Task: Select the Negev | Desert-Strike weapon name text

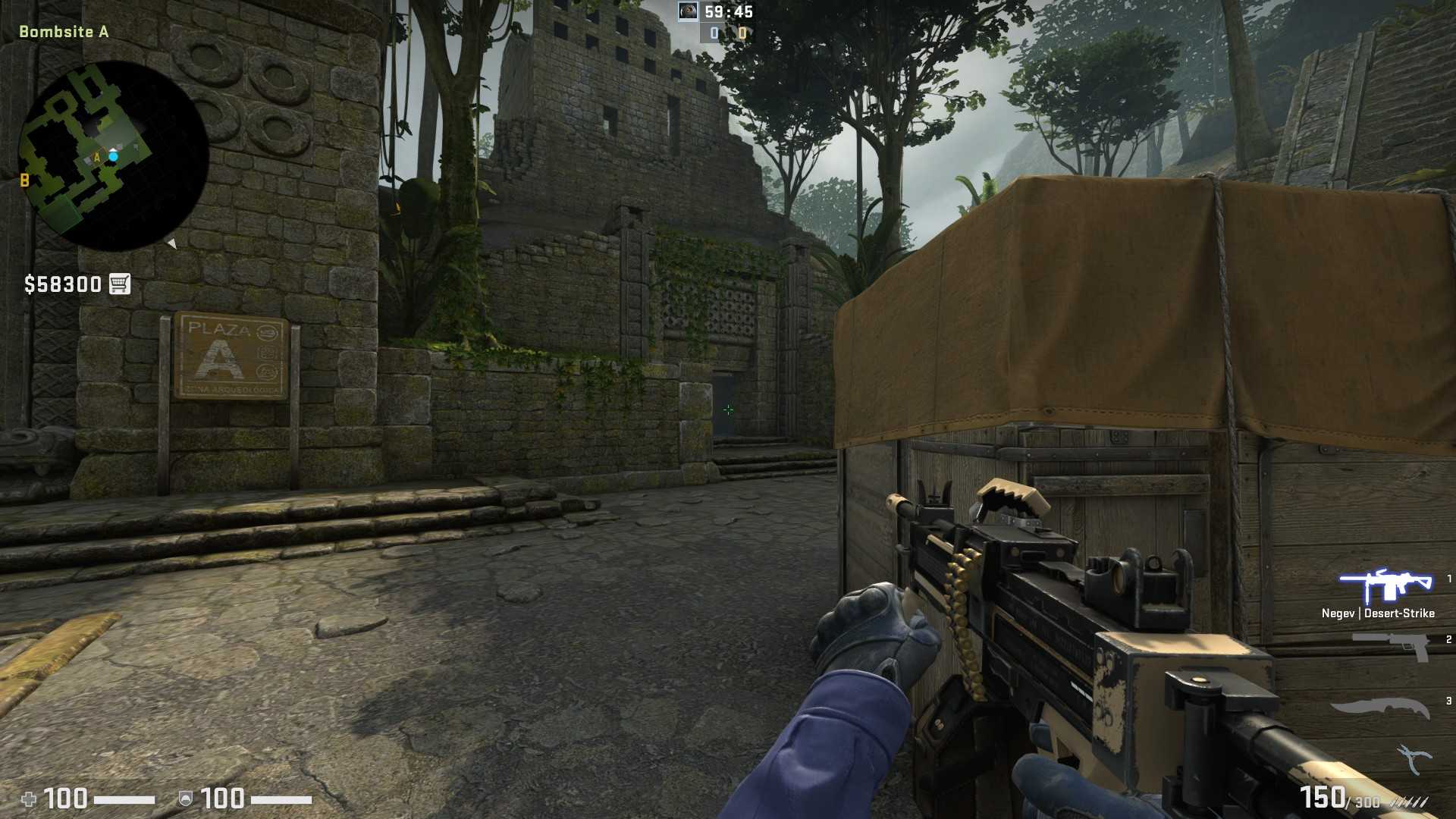Action: click(x=1377, y=613)
